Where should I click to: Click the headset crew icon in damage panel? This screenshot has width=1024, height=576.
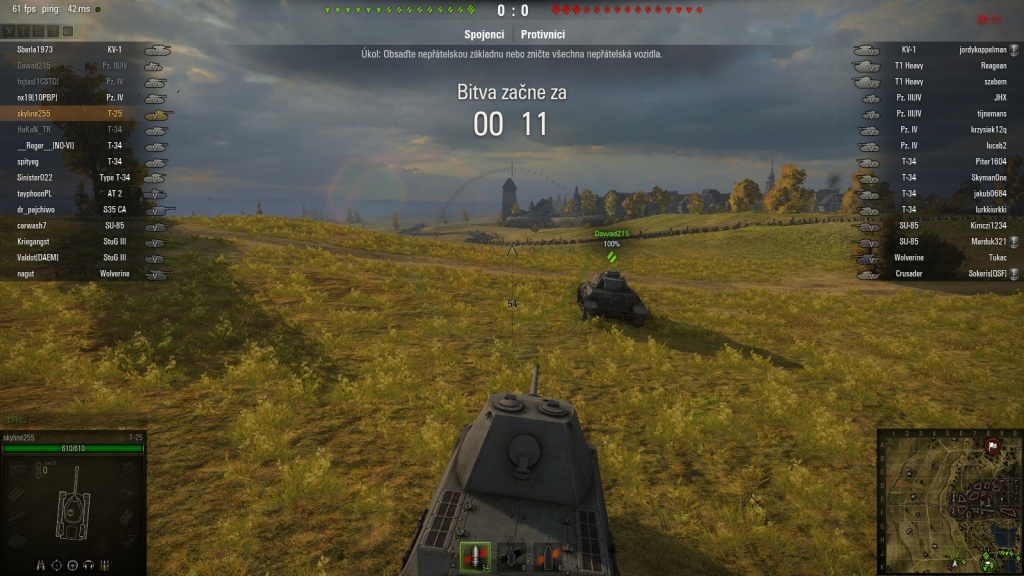89,565
